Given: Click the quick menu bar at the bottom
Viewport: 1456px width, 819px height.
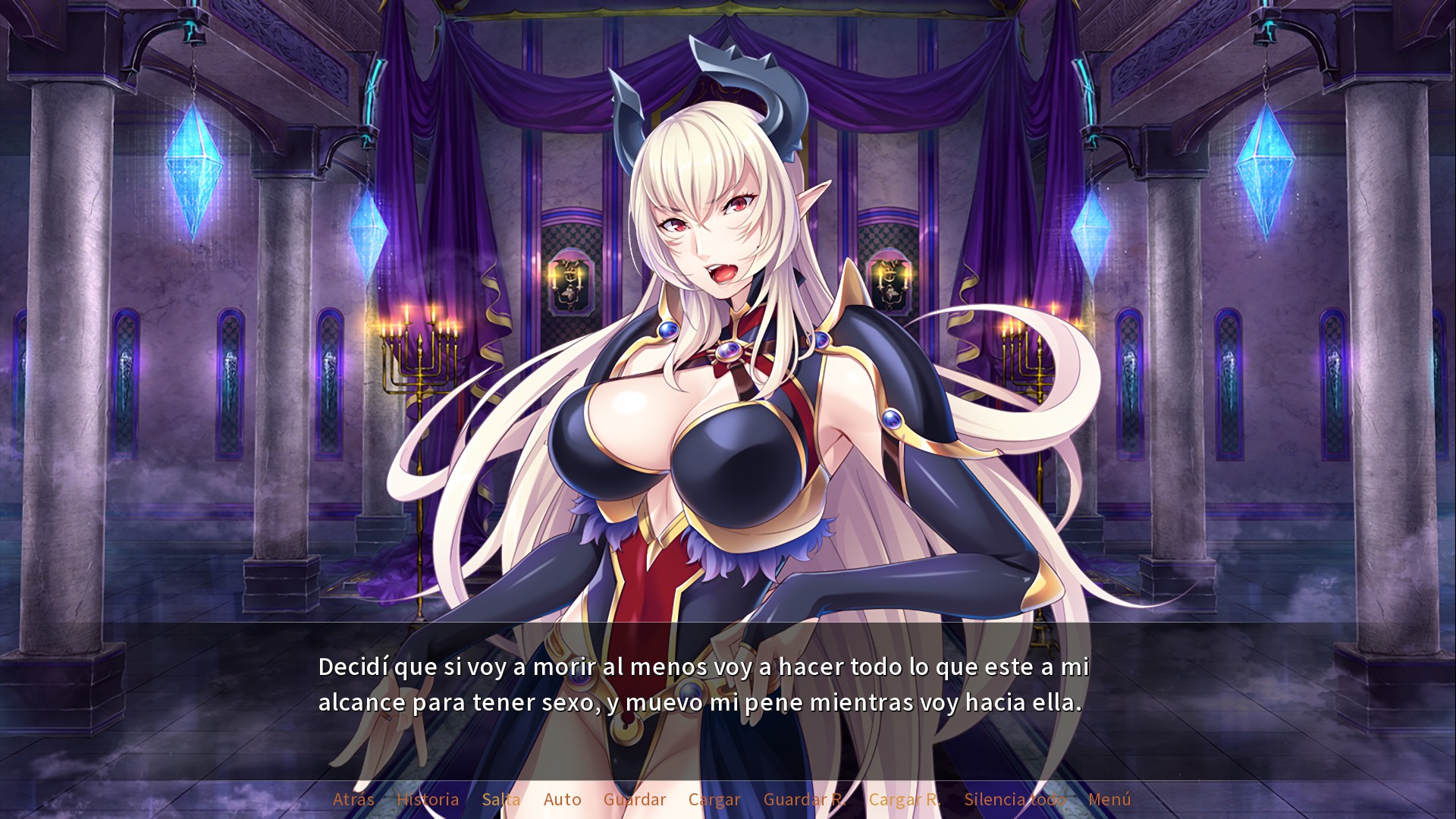Looking at the screenshot, I should click(728, 799).
